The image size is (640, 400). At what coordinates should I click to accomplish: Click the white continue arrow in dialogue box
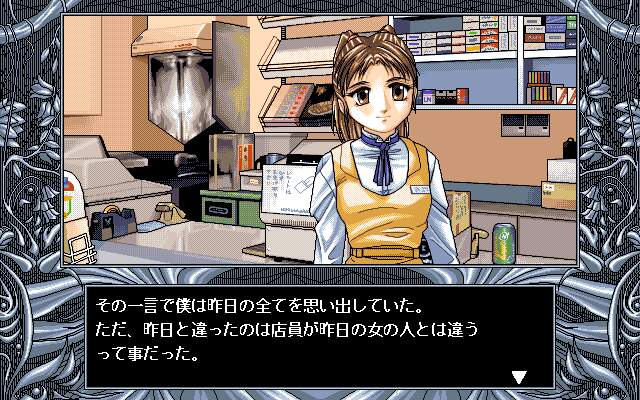click(x=518, y=377)
